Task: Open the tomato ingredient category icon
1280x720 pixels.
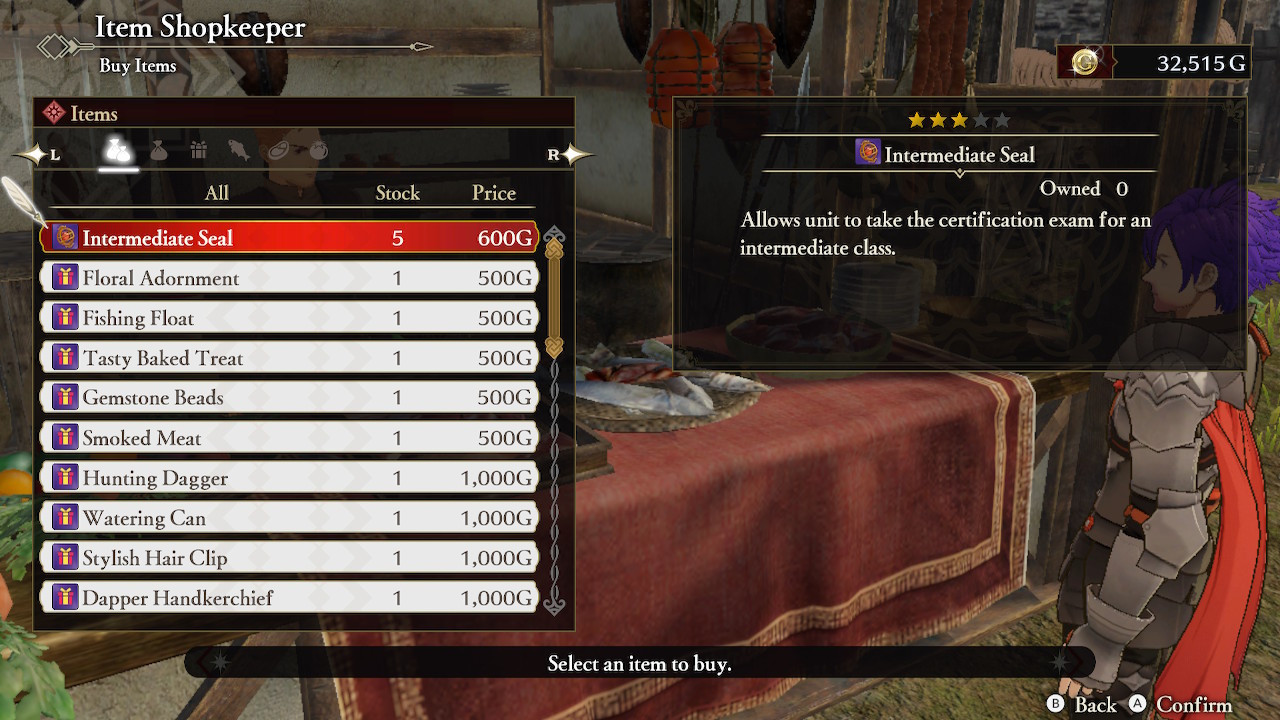Action: click(x=318, y=150)
